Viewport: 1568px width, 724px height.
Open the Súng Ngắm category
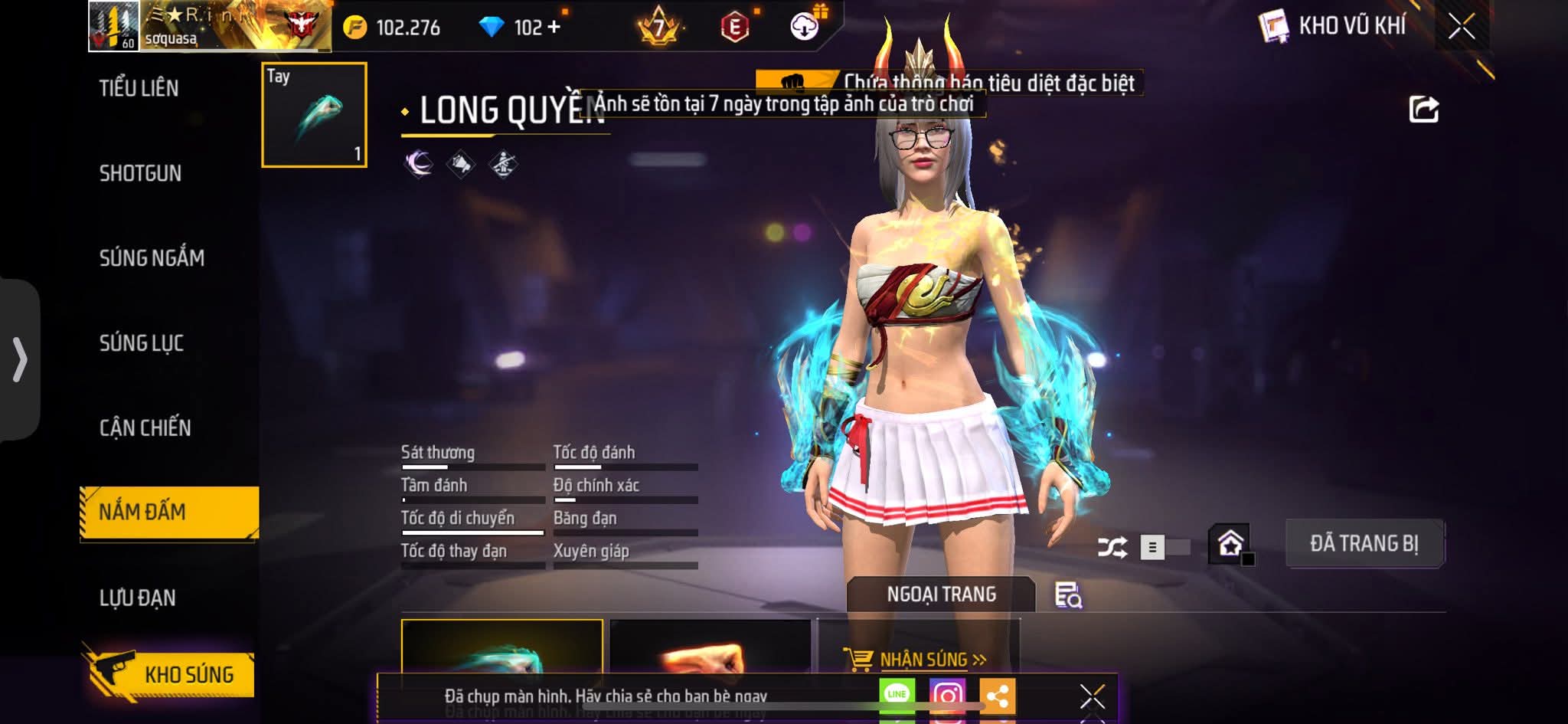[x=152, y=258]
